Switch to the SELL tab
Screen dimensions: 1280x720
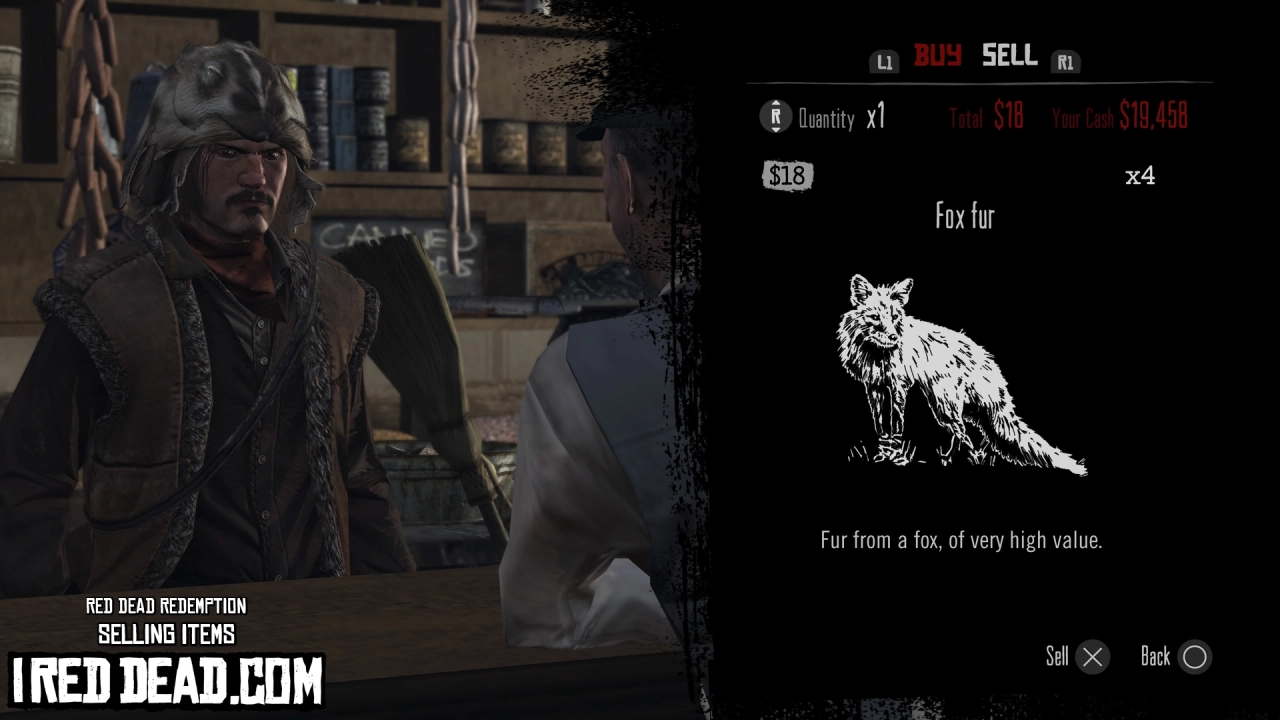1009,56
